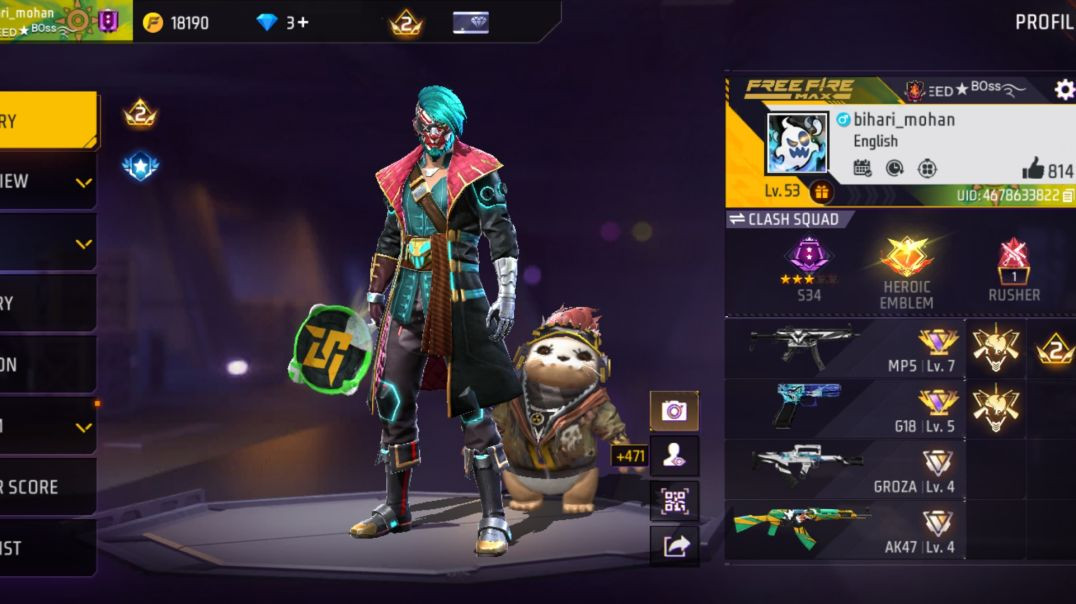
Task: Add diamonds using the top bar counter
Action: point(283,22)
